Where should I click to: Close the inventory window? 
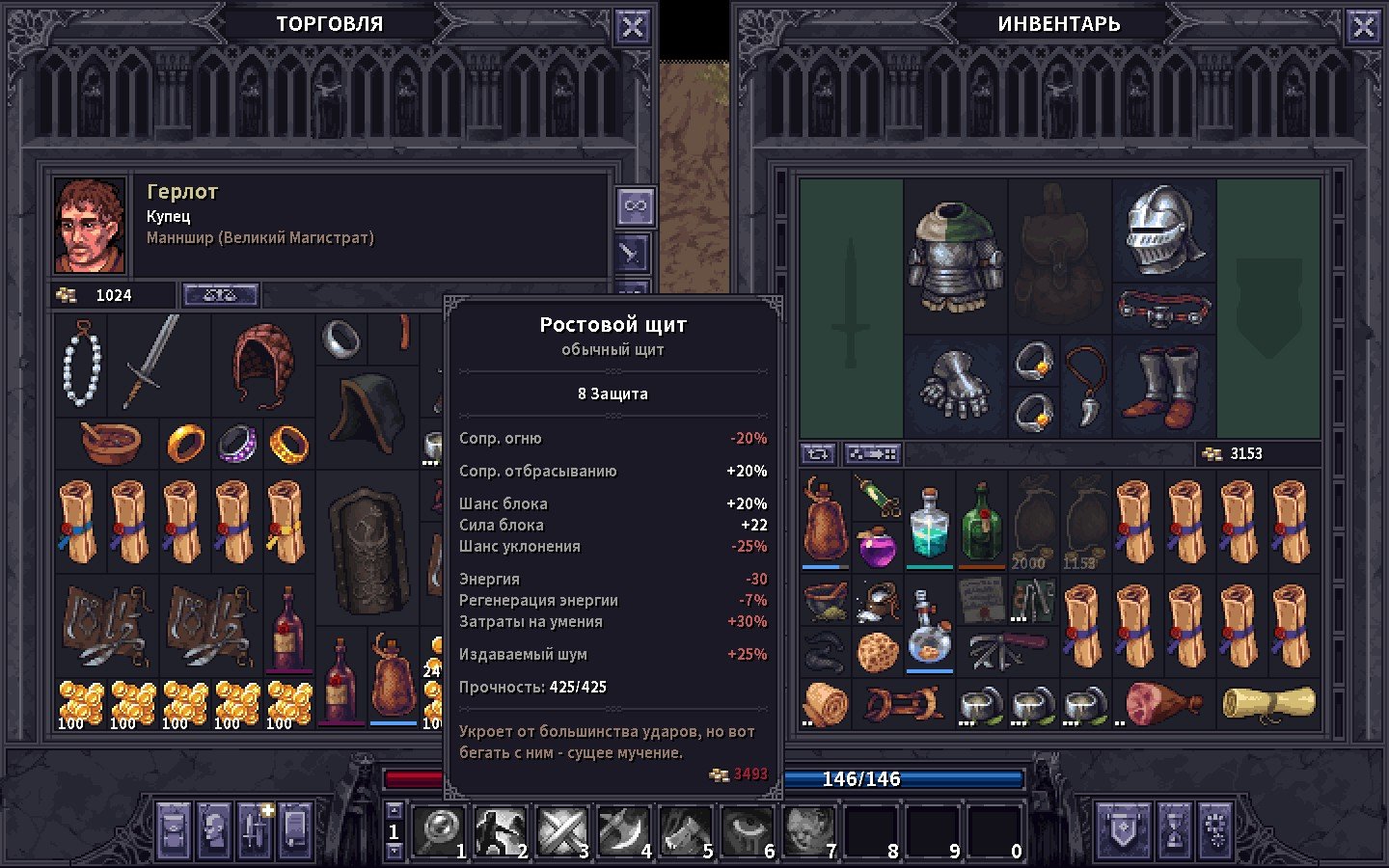[1363, 27]
